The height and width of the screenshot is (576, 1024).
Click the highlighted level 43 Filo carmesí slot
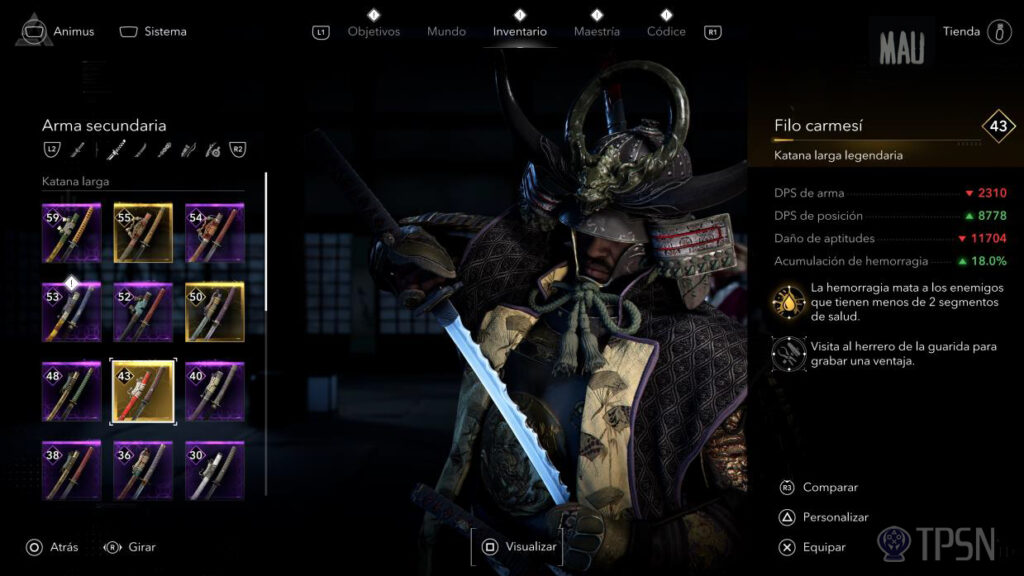pos(143,391)
